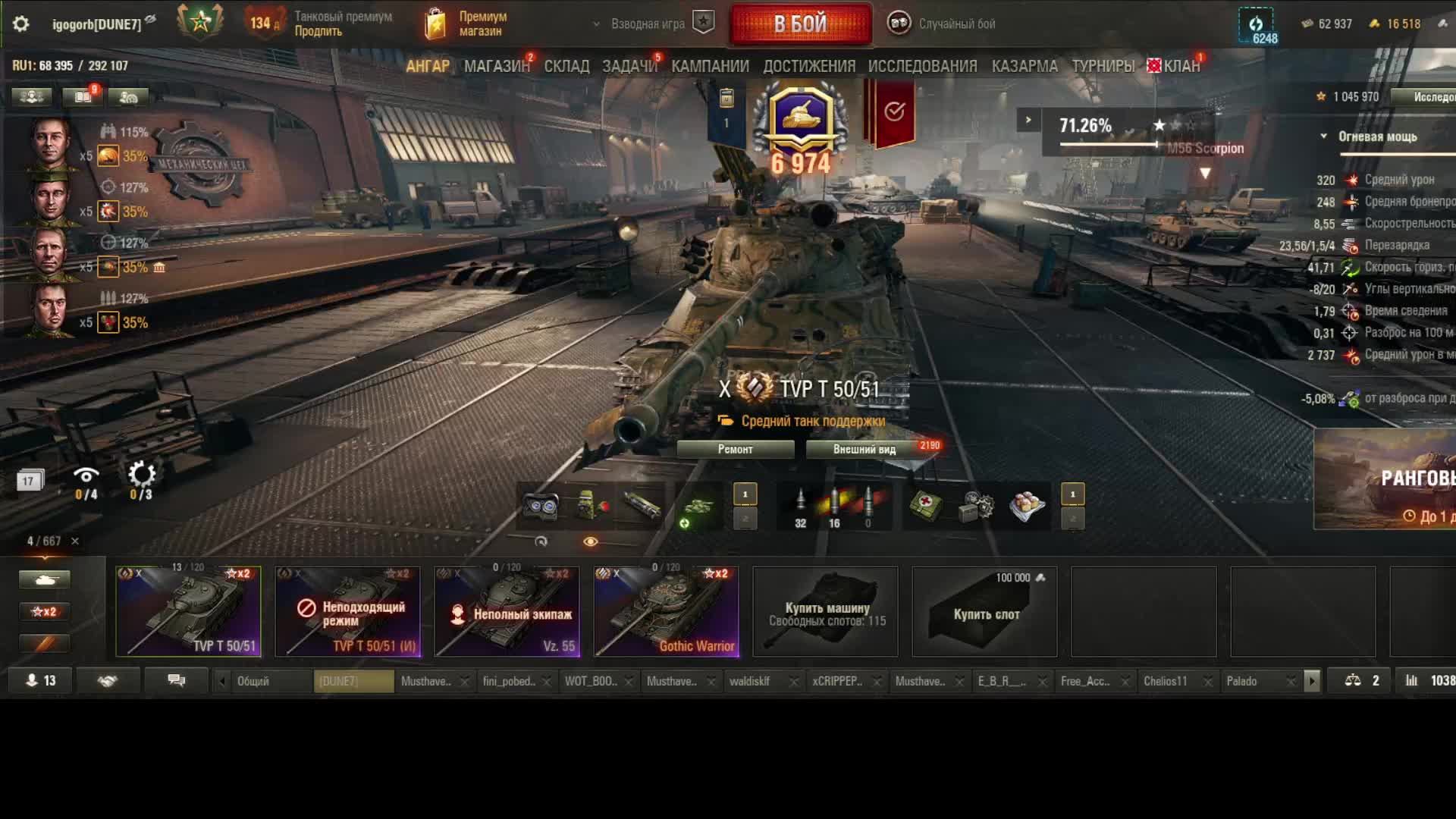Screen dimensions: 1456x819
Task: Open the КАЗАРМА barracks tab
Action: click(1025, 67)
